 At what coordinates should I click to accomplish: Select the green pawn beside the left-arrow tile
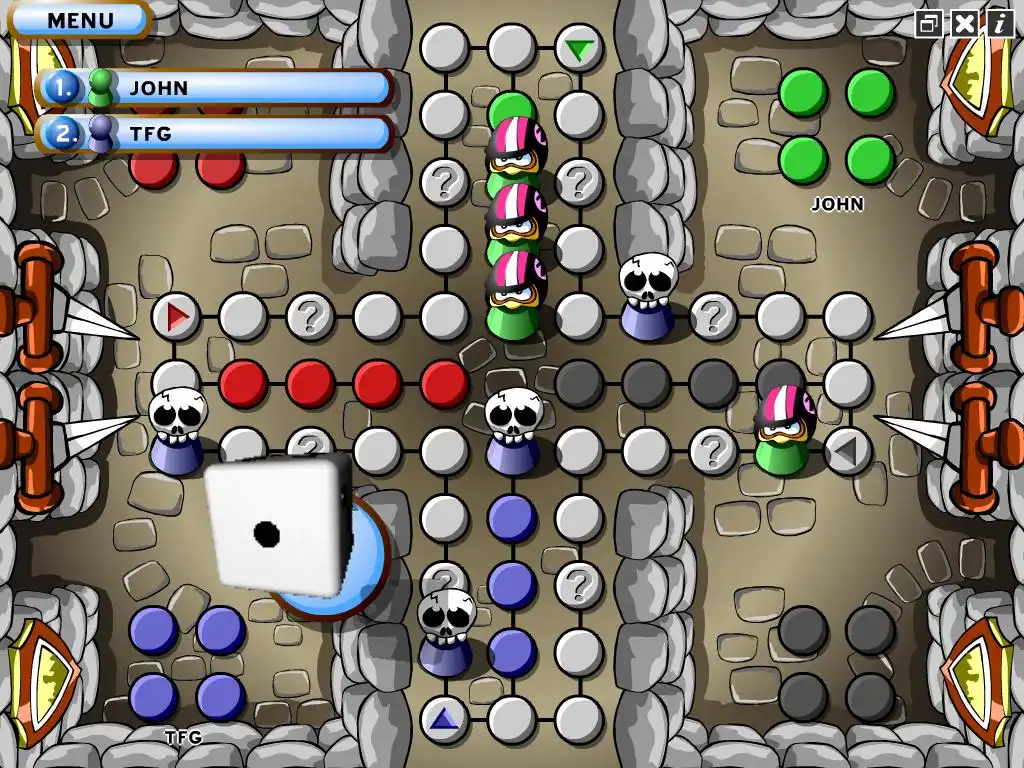click(x=783, y=431)
